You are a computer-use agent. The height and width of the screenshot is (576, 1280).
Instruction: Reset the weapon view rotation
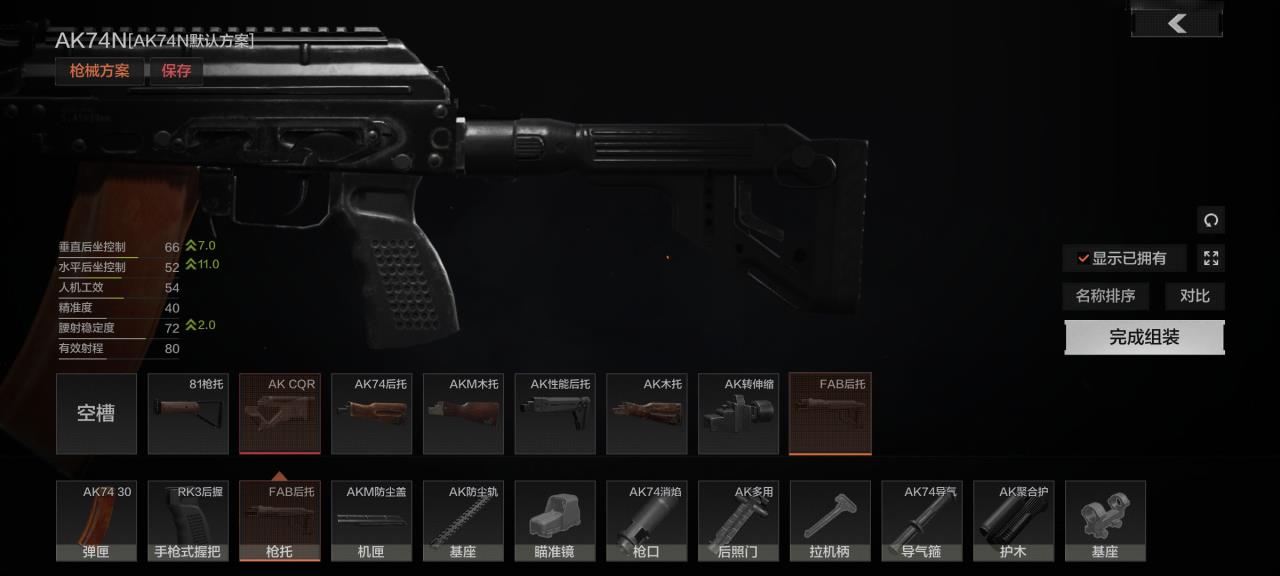tap(1211, 220)
